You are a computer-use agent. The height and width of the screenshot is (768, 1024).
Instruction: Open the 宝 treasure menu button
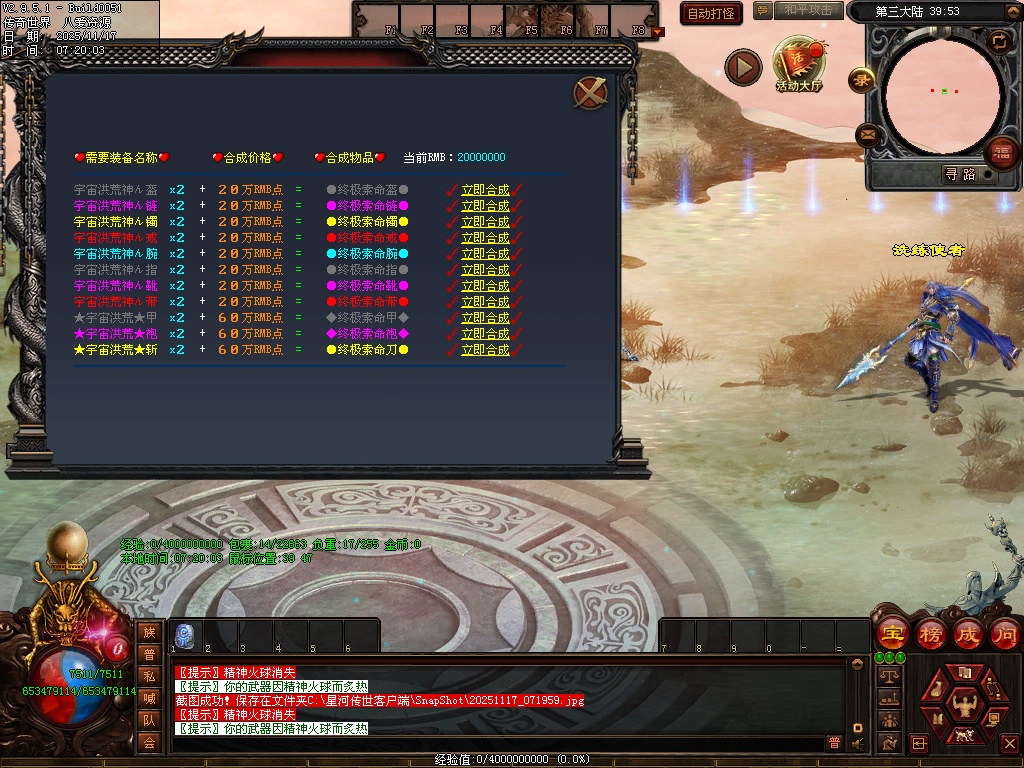point(889,634)
